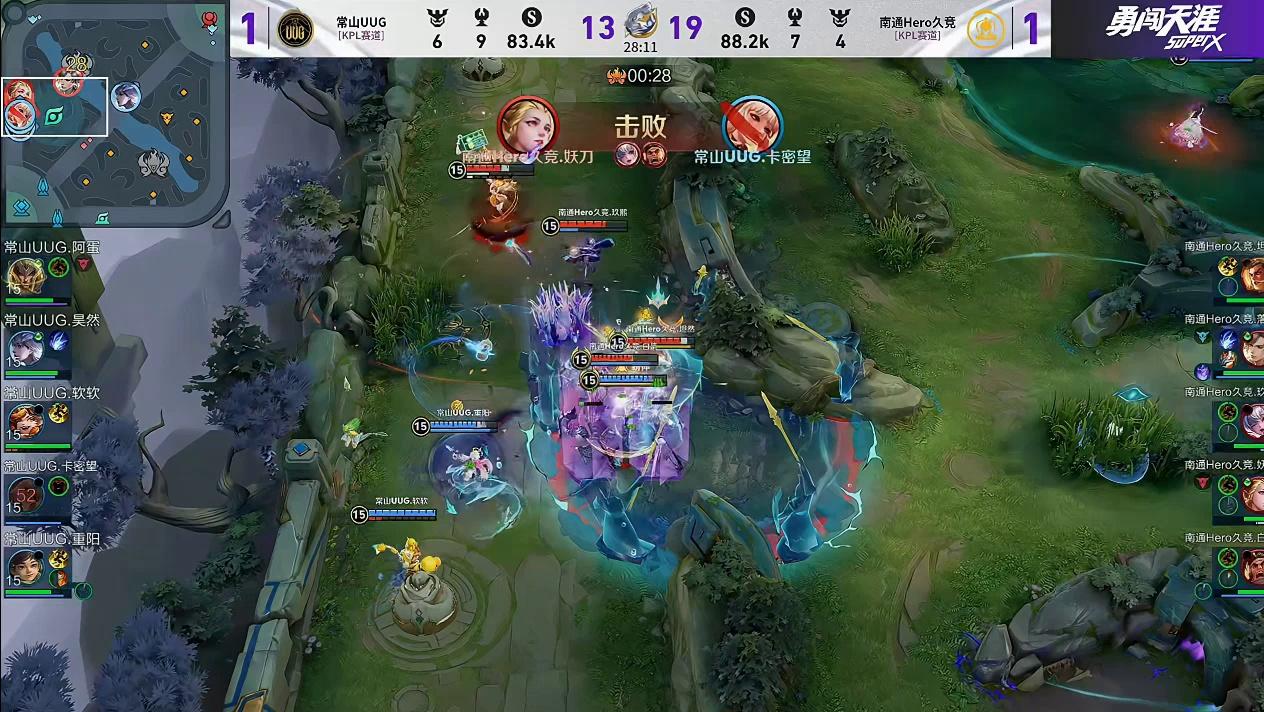
Task: Select 常山UUG.软软's hero portrait
Action: 24,422
